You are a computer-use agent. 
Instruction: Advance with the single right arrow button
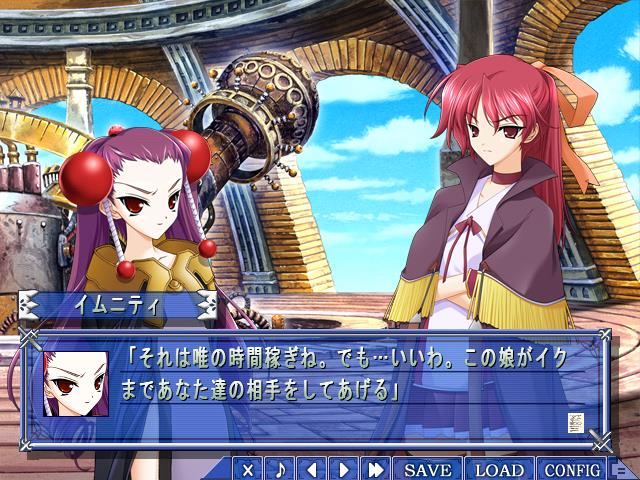344,469
